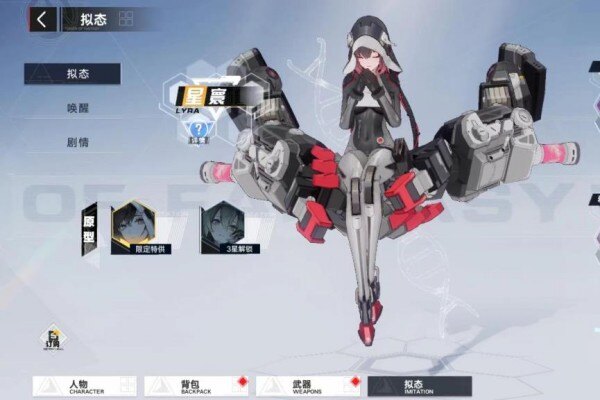
Task: Switch to the 武器 Weapons tab
Action: 308,385
